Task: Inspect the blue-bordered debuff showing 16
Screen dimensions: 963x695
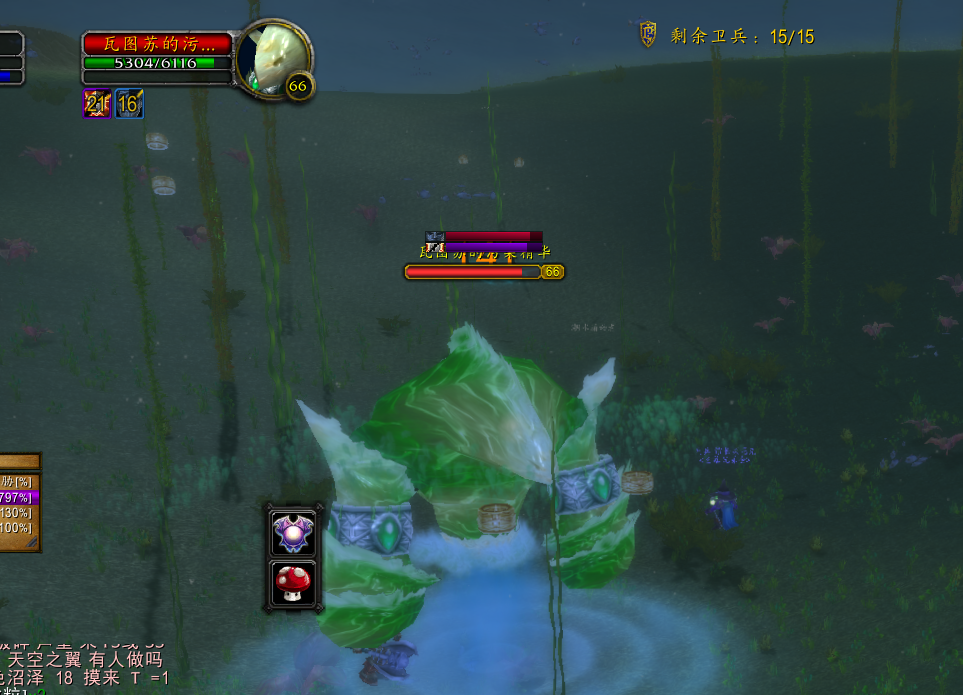Action: click(129, 103)
